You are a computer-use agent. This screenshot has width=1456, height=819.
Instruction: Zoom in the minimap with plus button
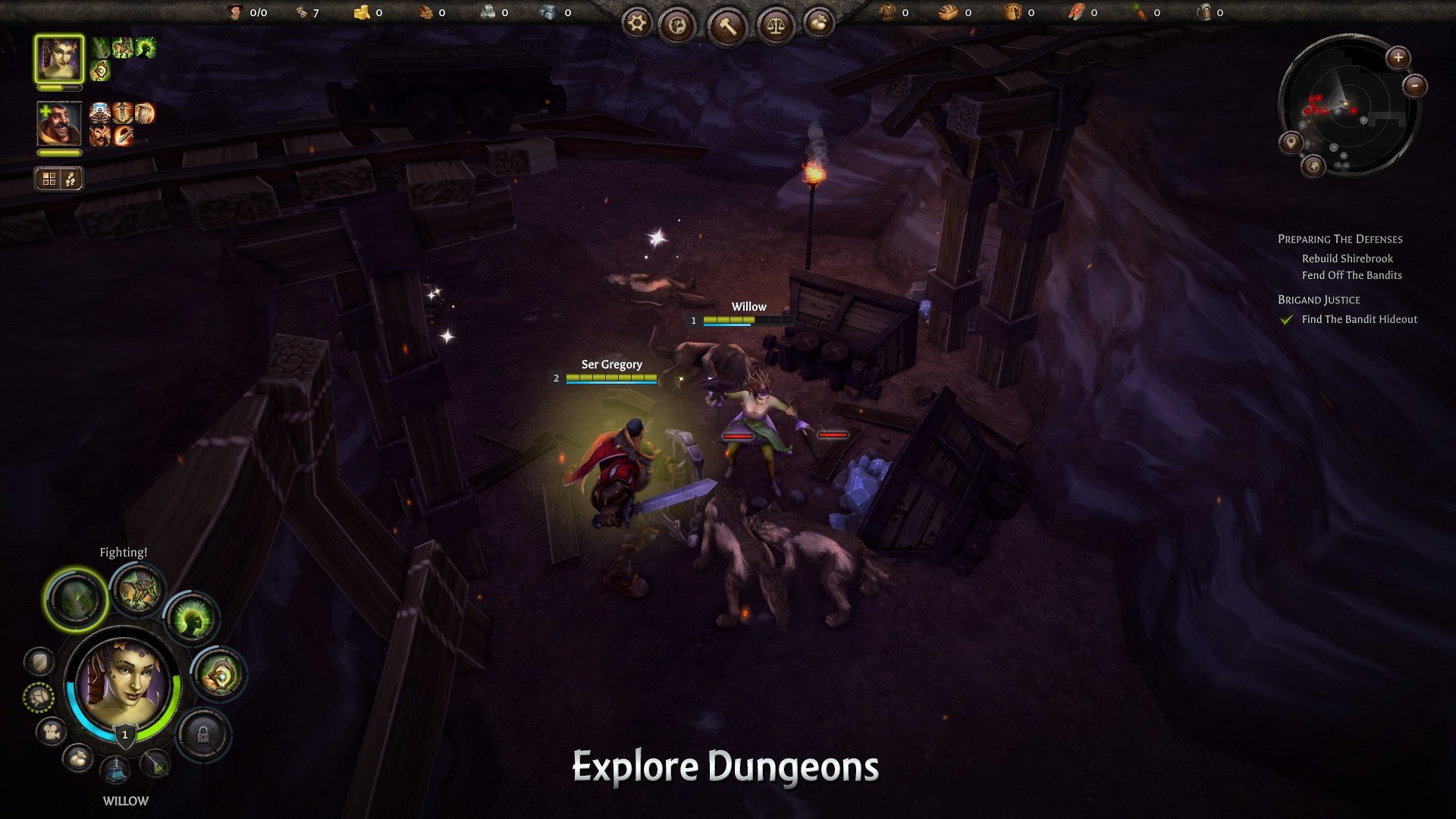tap(1398, 58)
